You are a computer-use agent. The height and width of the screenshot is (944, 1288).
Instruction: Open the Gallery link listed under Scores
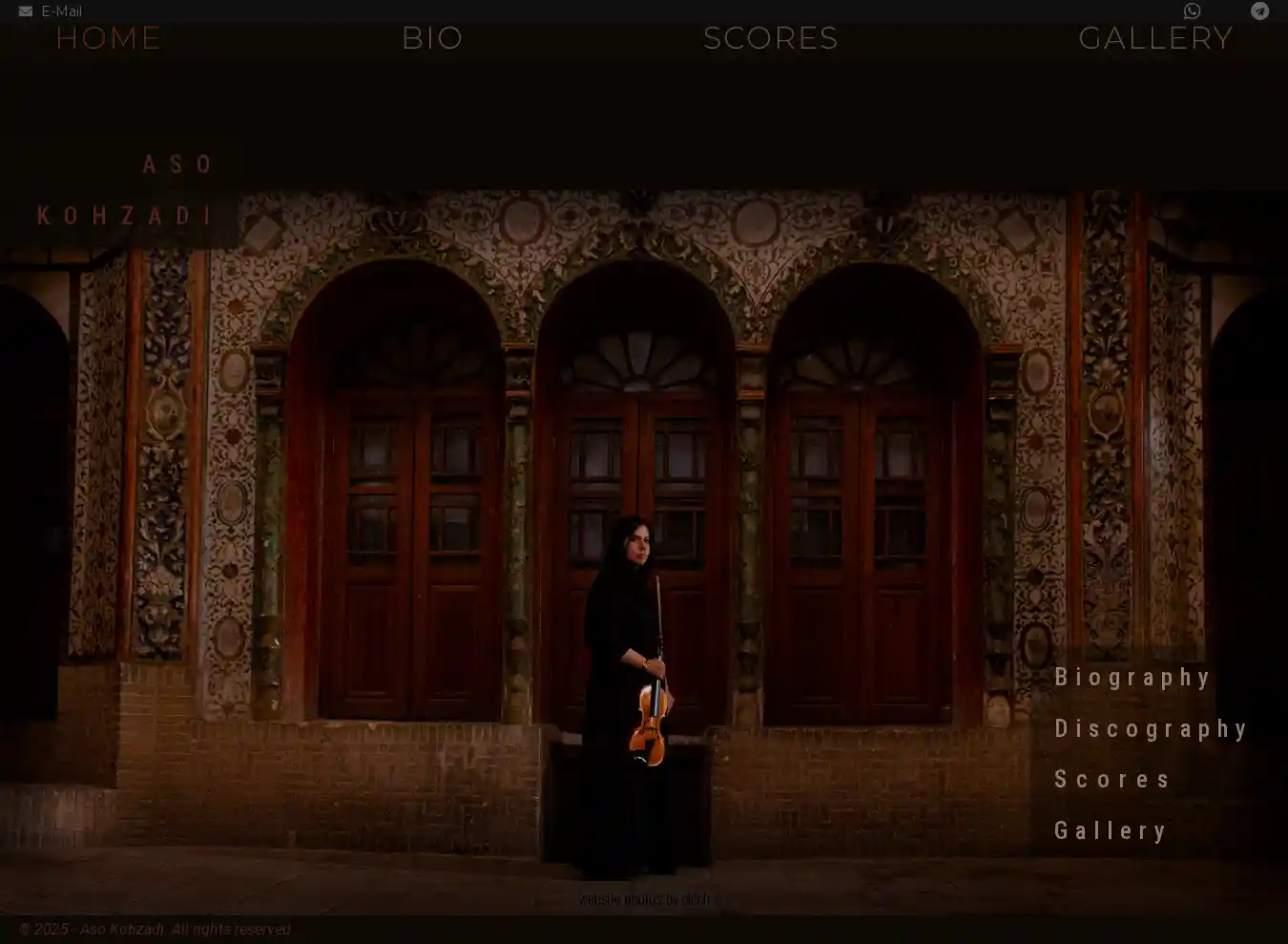click(x=1111, y=831)
